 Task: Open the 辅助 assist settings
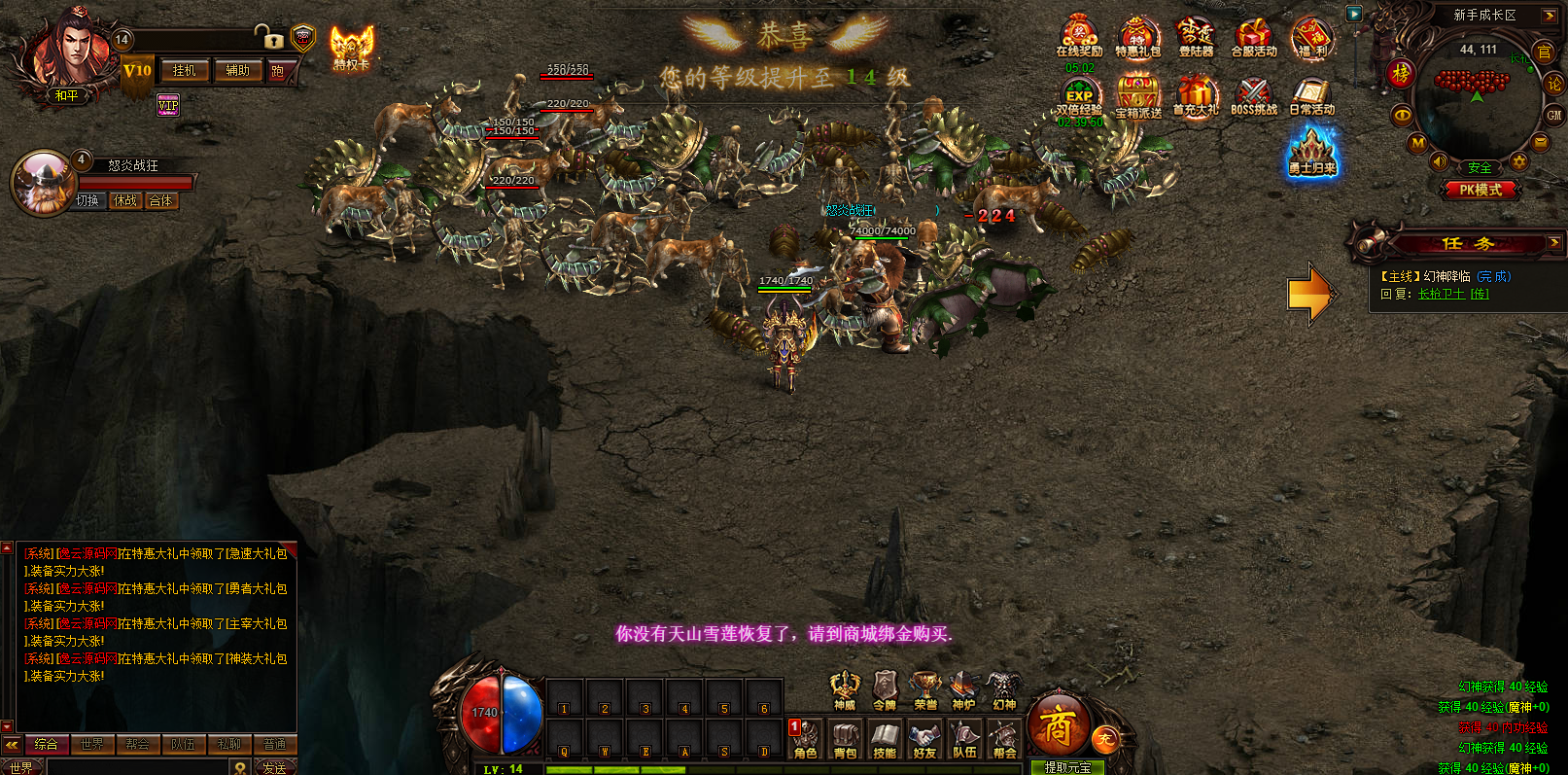(237, 71)
